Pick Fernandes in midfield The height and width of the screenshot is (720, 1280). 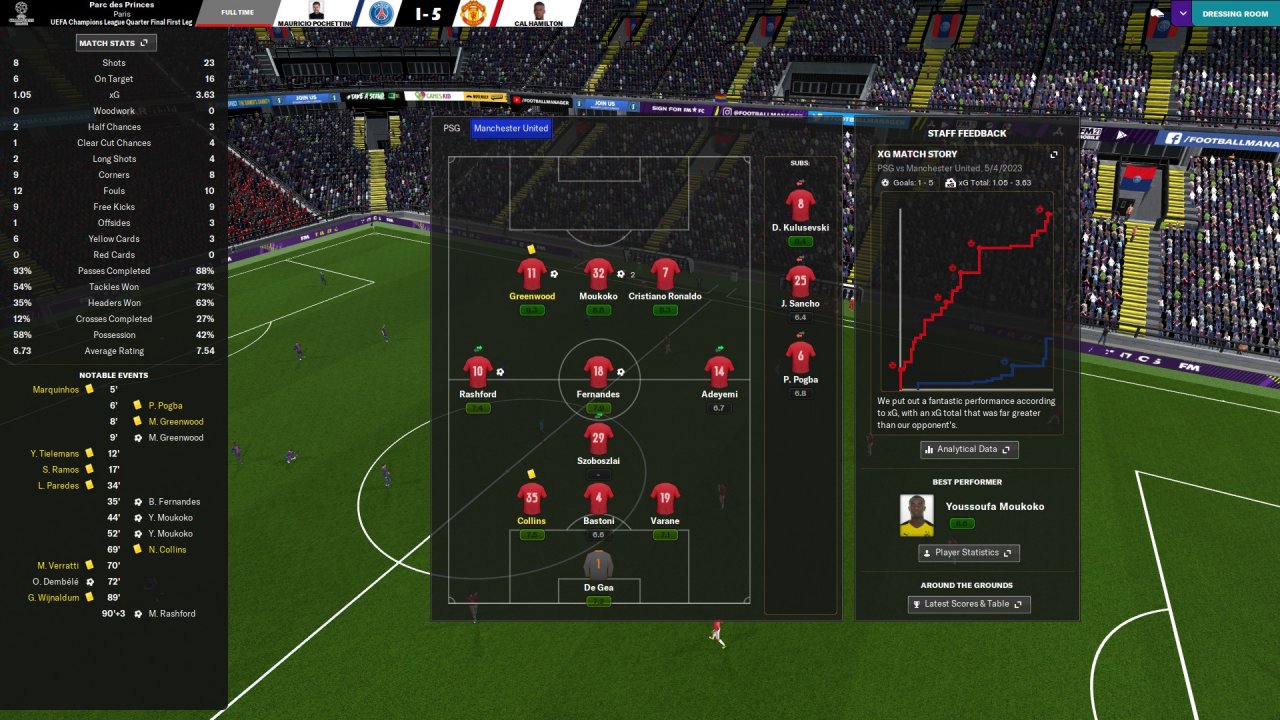pyautogui.click(x=598, y=372)
